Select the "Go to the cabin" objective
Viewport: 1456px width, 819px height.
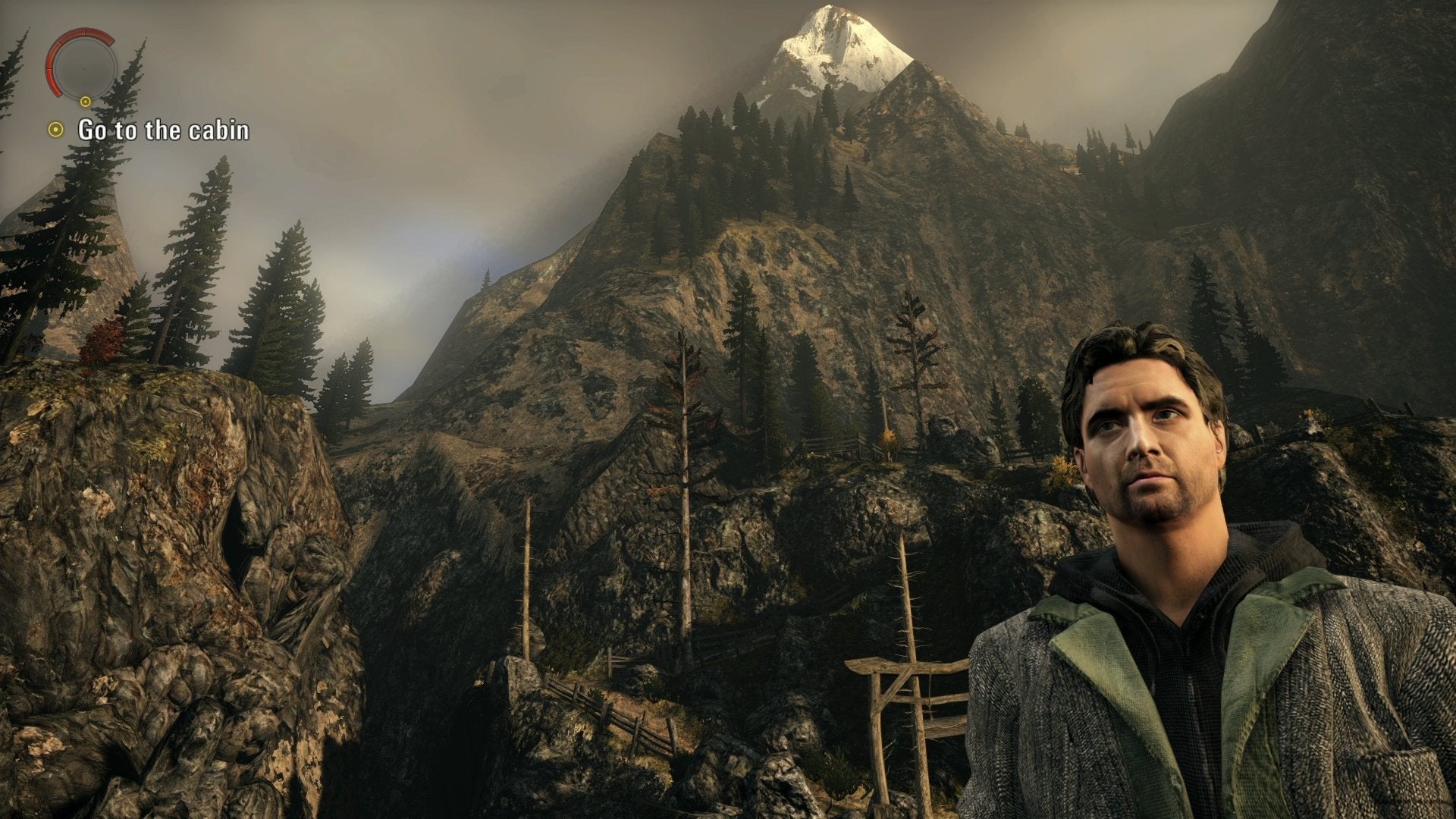tap(163, 130)
